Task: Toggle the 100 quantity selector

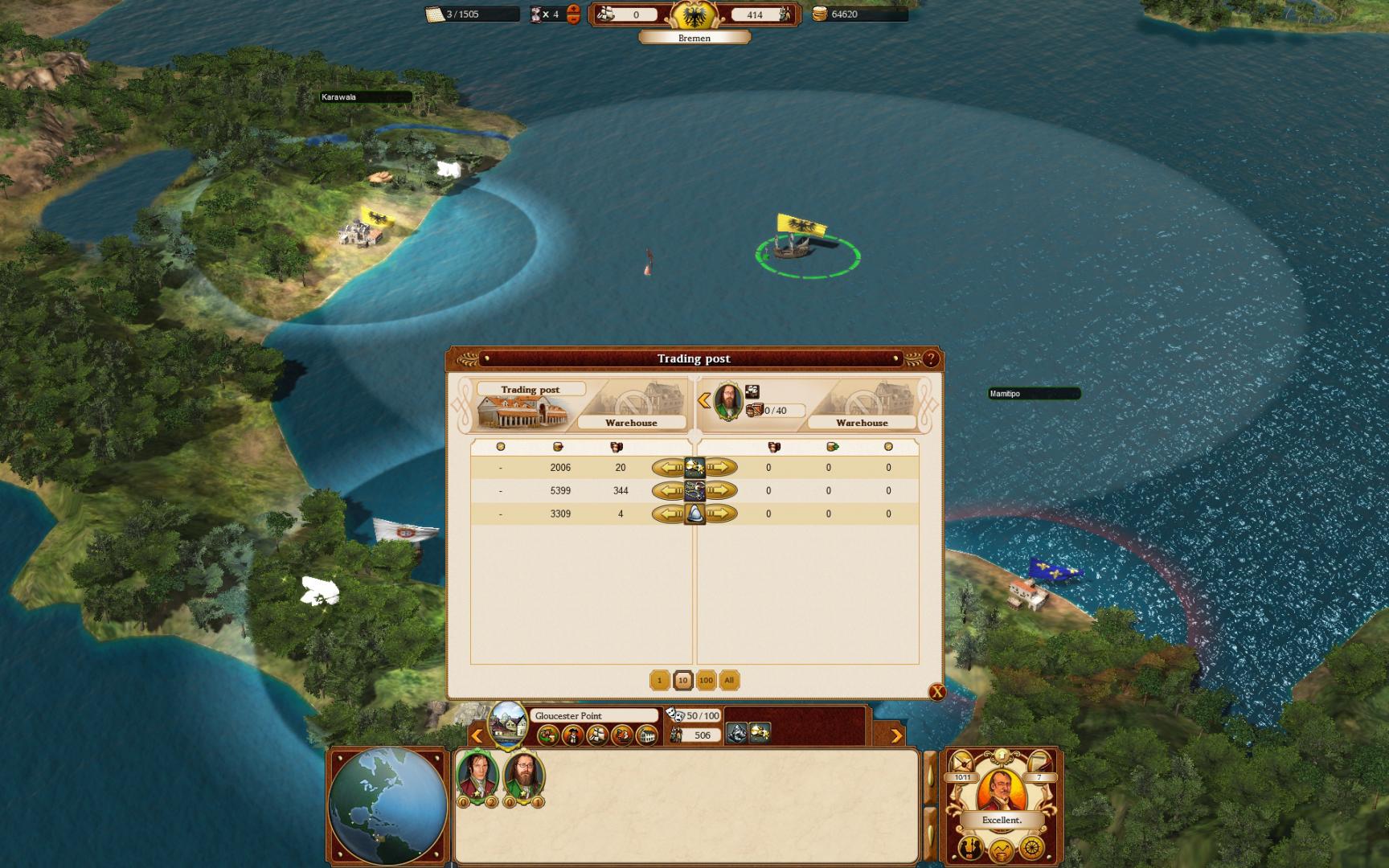Action: (706, 680)
